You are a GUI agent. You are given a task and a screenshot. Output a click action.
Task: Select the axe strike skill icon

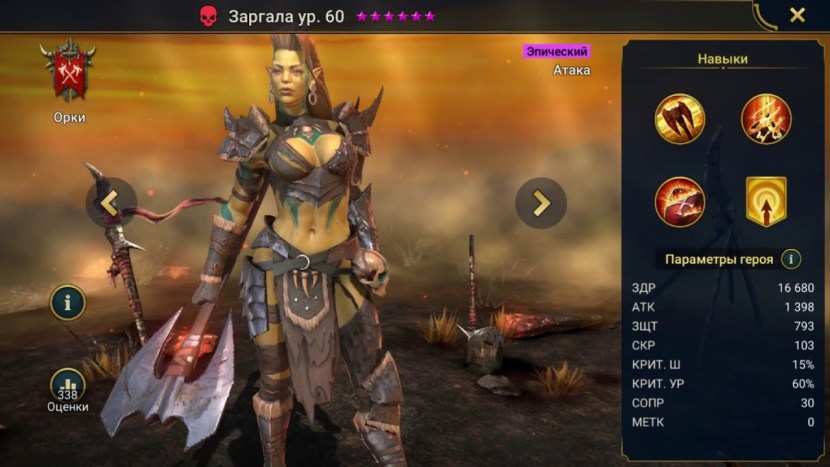[680, 118]
